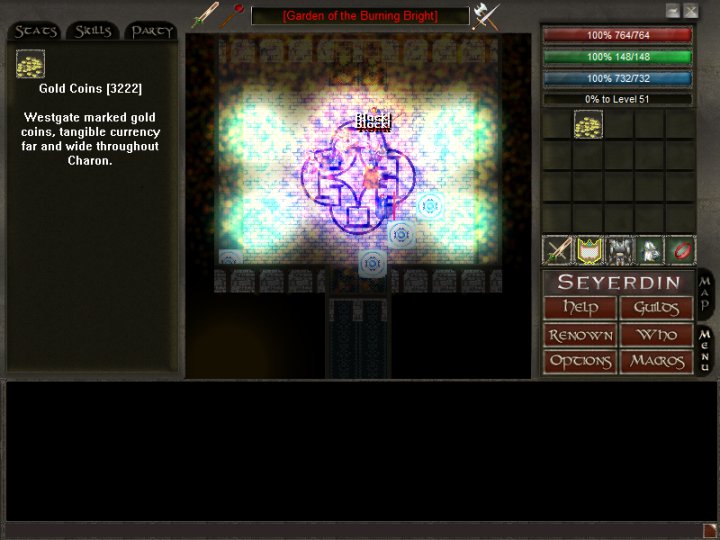This screenshot has width=720, height=540.
Task: Select the shield inventory category icon
Action: click(x=588, y=250)
